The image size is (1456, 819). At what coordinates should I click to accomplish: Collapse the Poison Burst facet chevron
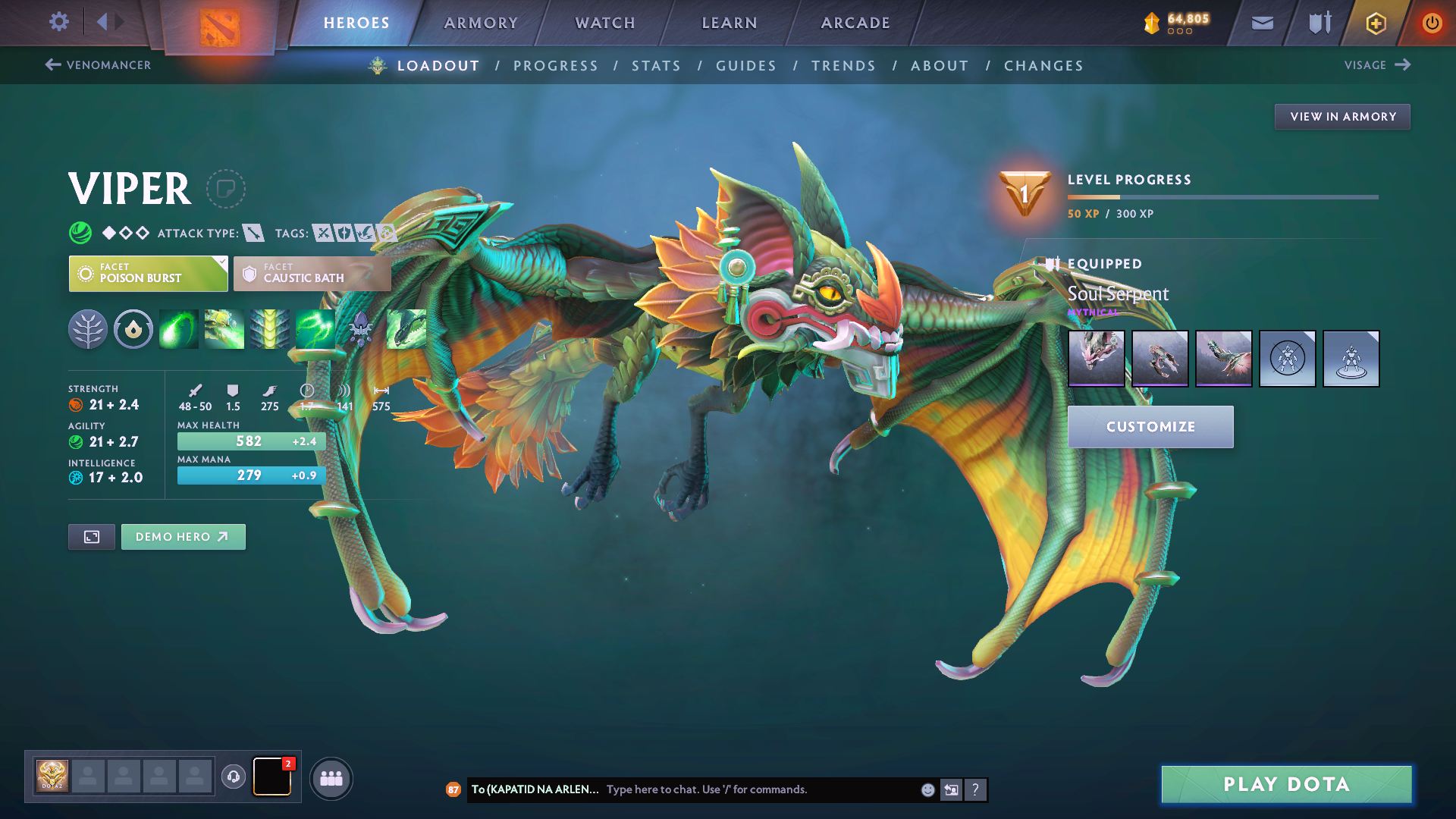pos(221,265)
